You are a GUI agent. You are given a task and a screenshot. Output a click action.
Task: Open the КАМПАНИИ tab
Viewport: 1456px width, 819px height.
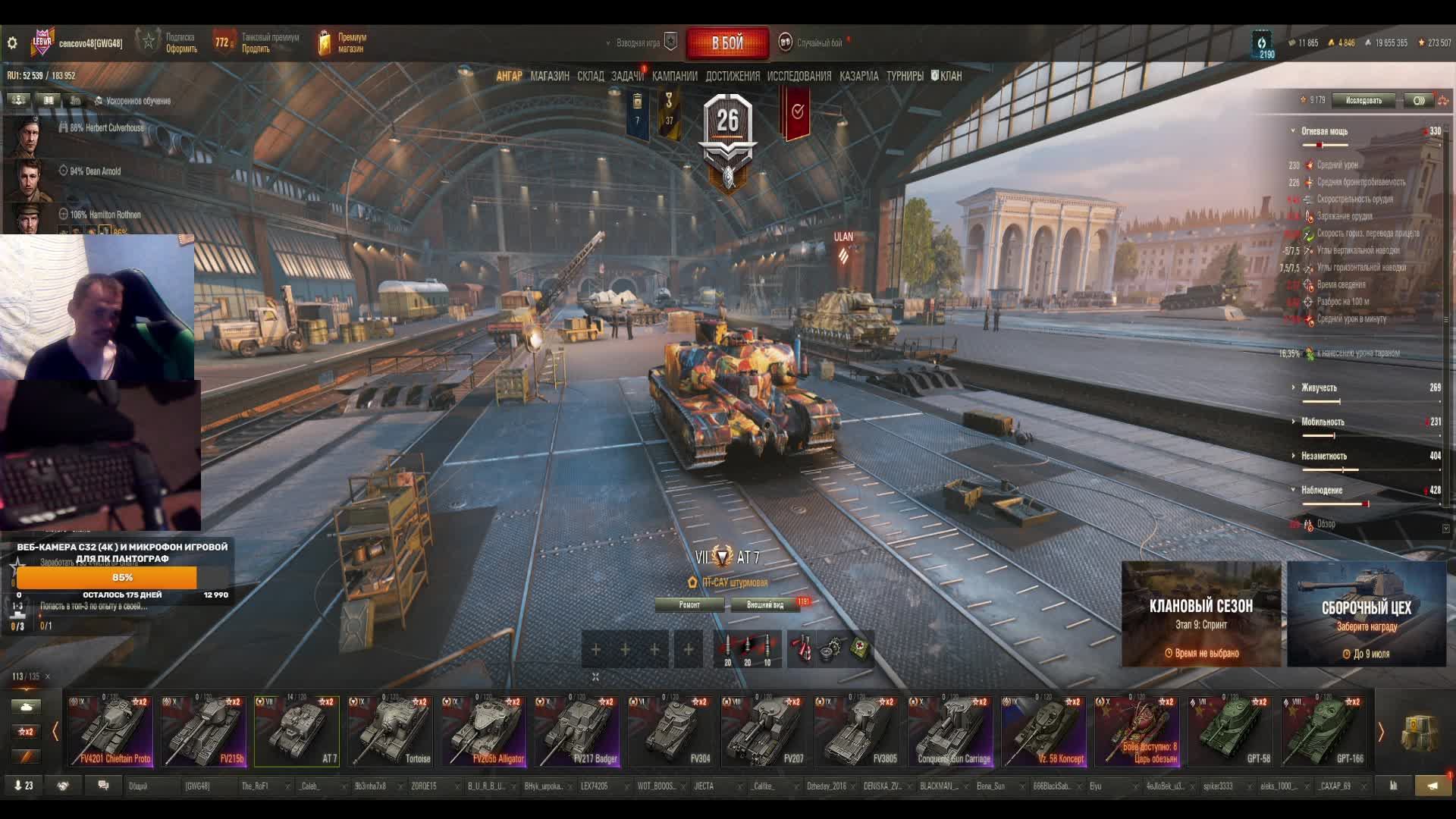coord(674,76)
